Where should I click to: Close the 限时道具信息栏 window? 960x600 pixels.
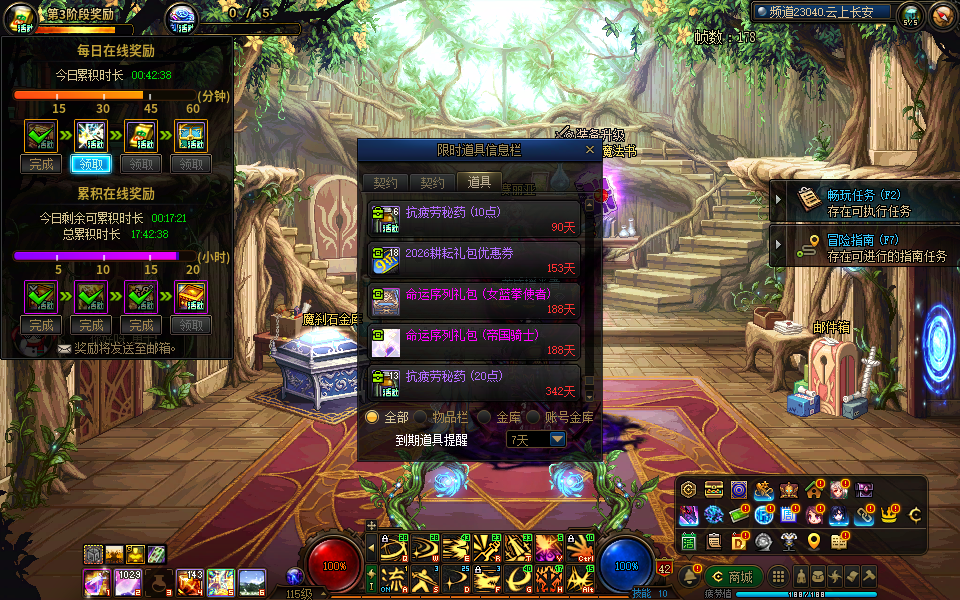pos(591,150)
